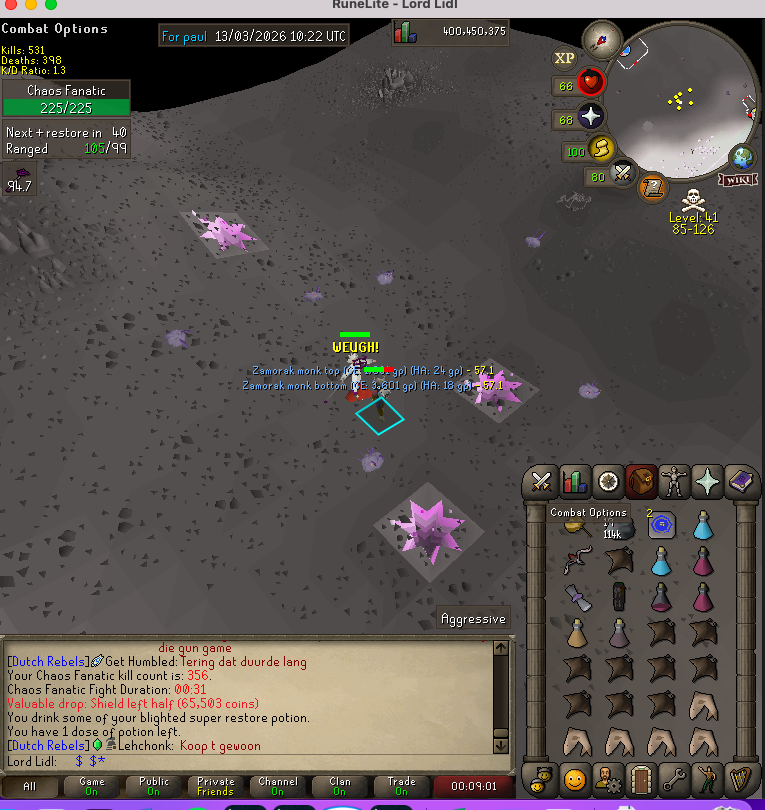The image size is (765, 810).
Task: Open the Prayer tab
Action: click(708, 482)
